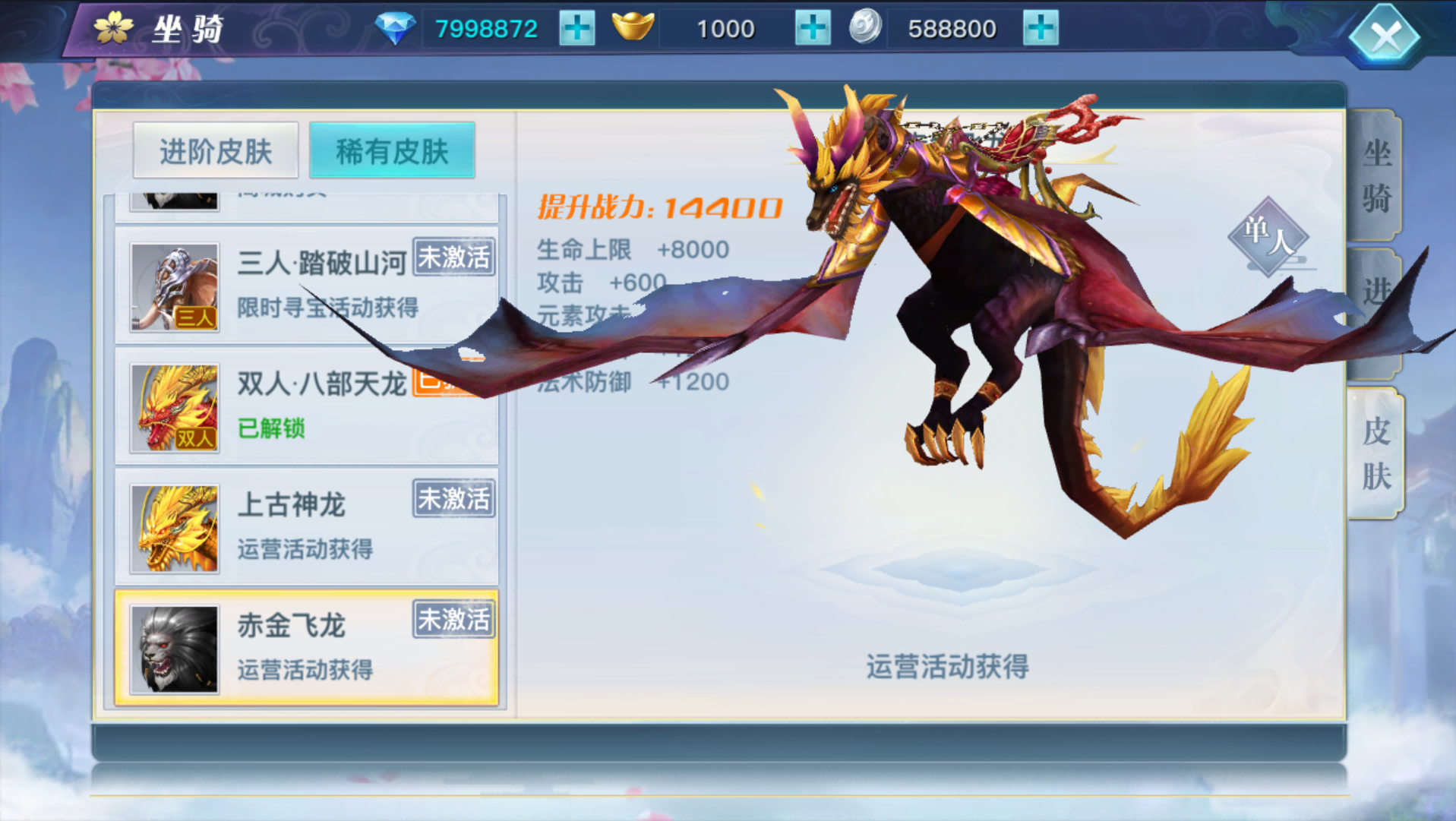Toggle activation on 上古神龙 未激活 tag

point(453,499)
